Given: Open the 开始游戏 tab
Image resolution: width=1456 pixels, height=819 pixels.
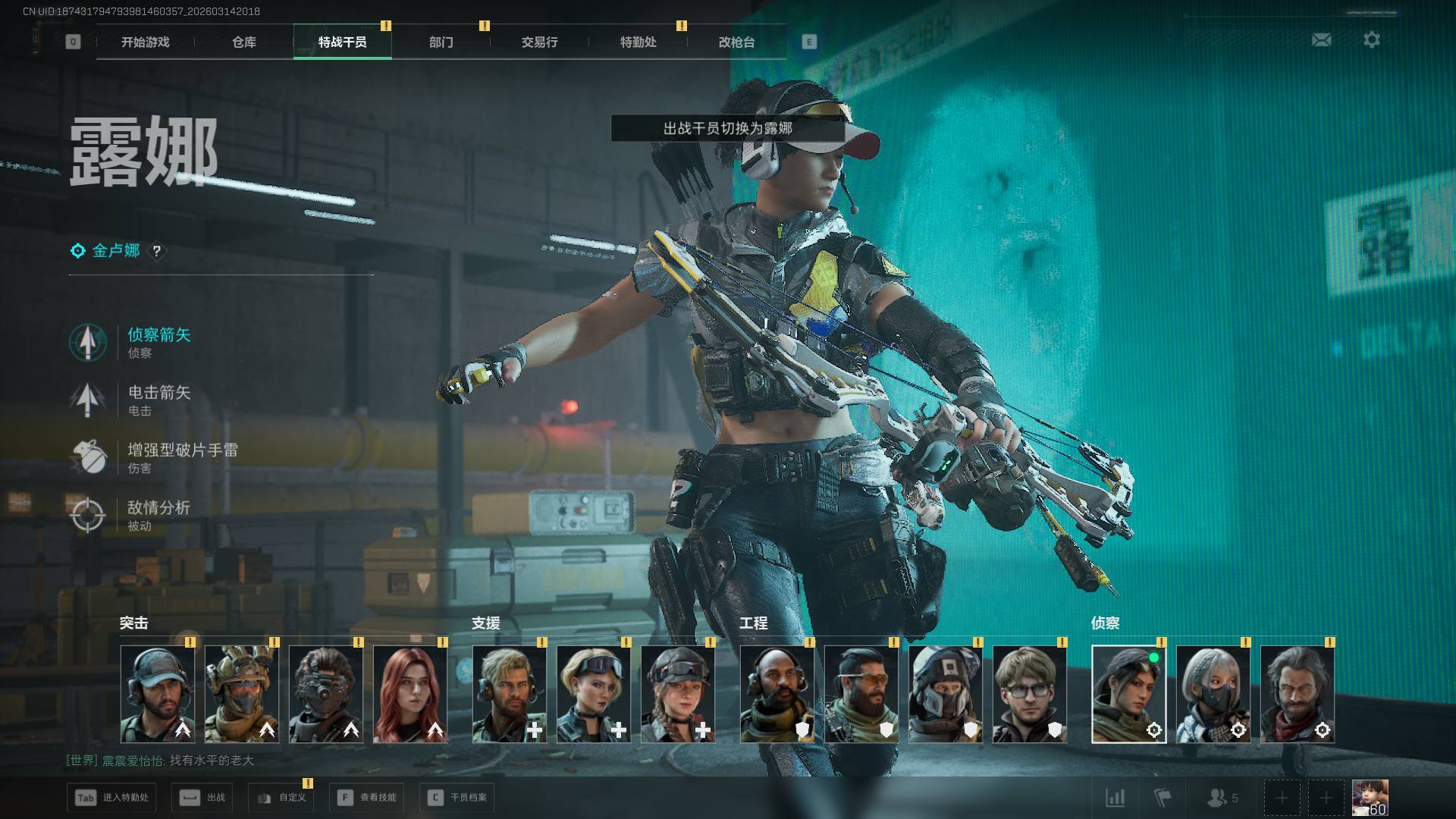Looking at the screenshot, I should (146, 42).
